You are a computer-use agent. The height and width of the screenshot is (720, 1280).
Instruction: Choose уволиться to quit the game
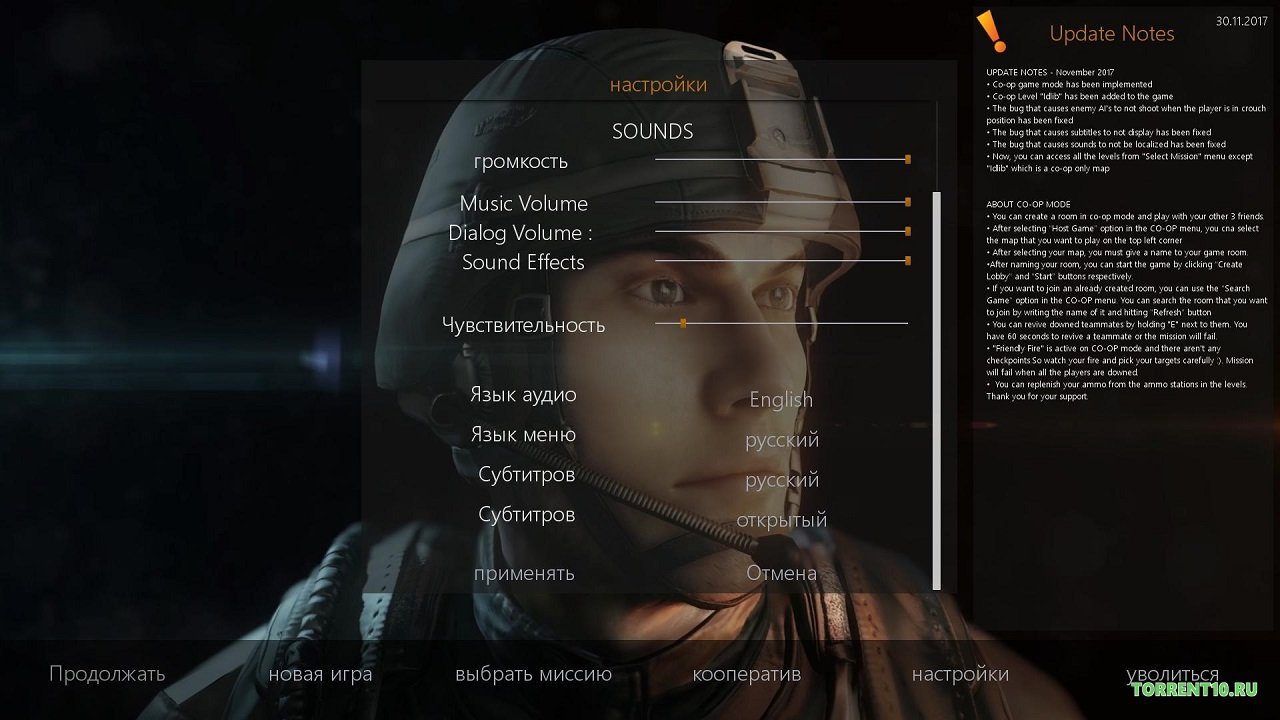(x=1172, y=674)
